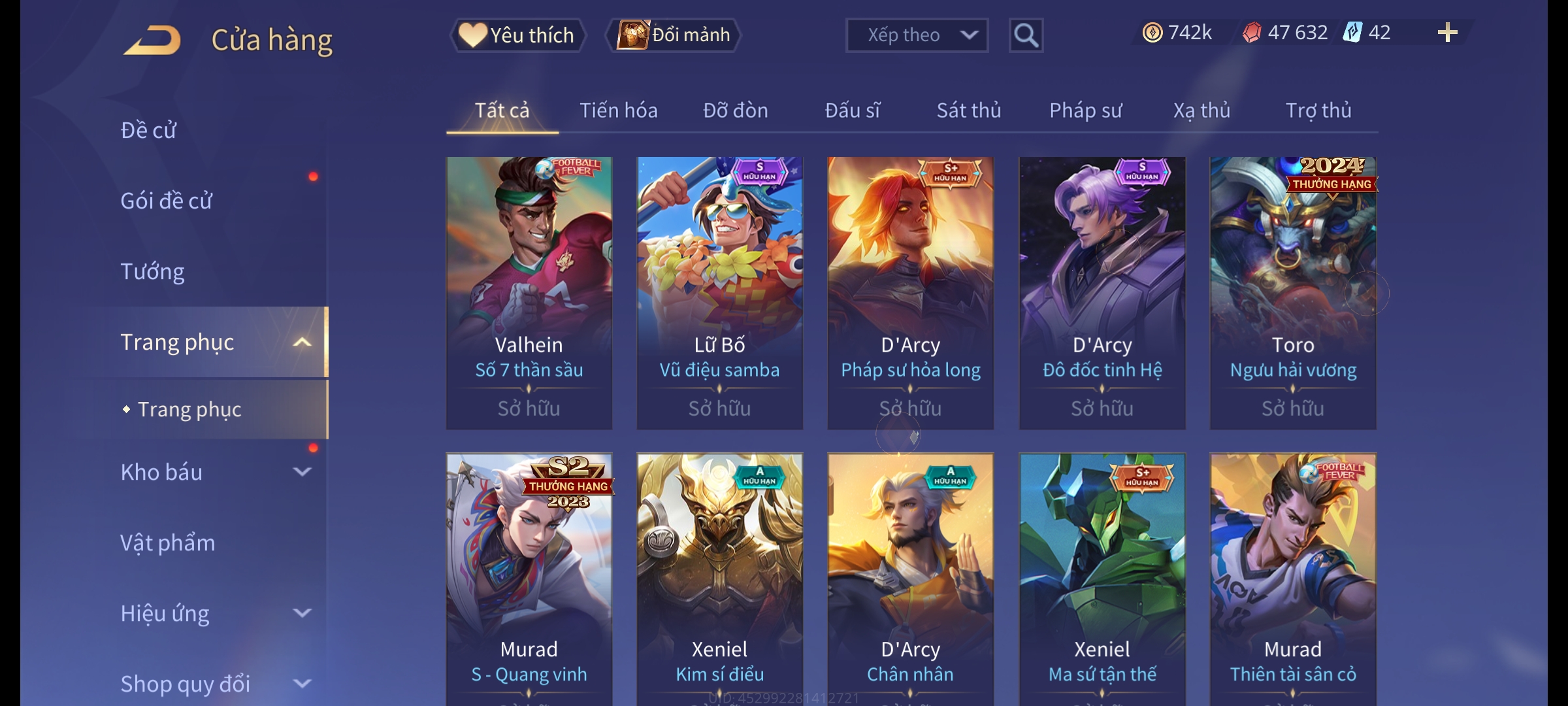Open the Tướng heroes section
The image size is (1568, 706).
(x=152, y=271)
